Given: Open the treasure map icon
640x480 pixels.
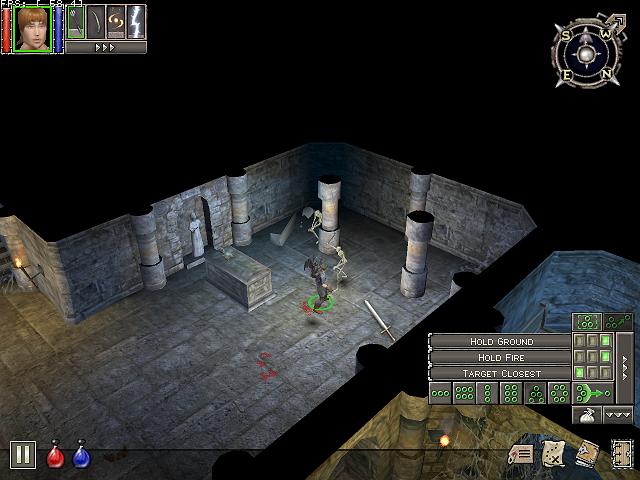Looking at the screenshot, I should (555, 454).
